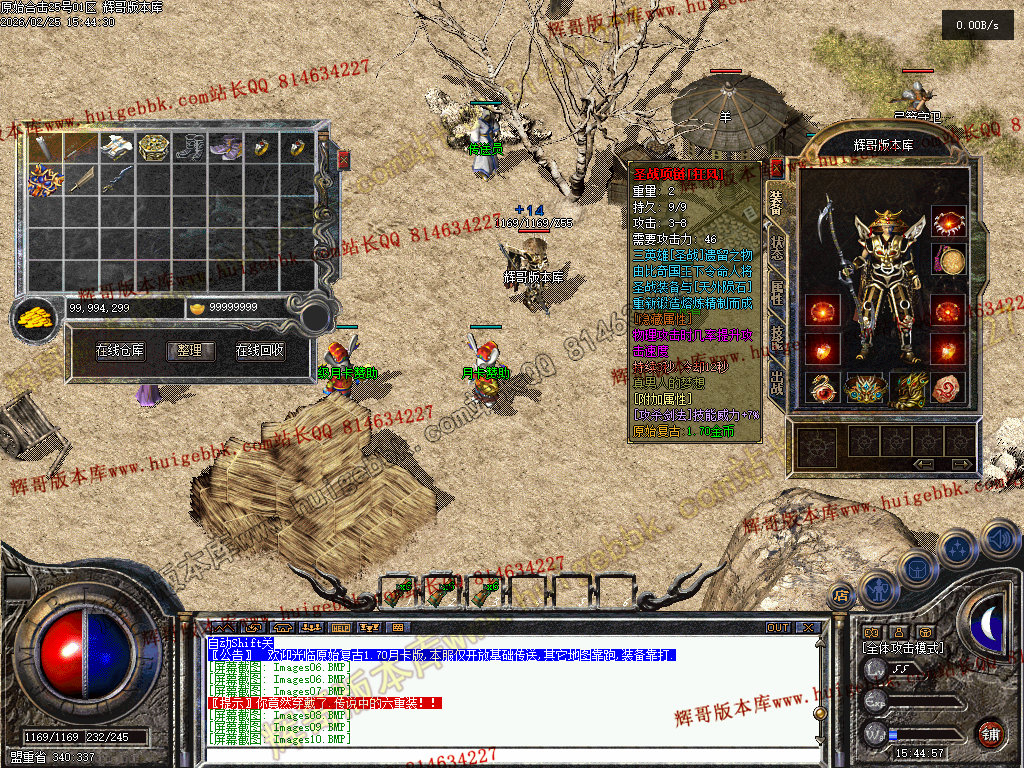
Task: Toggle the sound speaker icon
Action: click(999, 540)
